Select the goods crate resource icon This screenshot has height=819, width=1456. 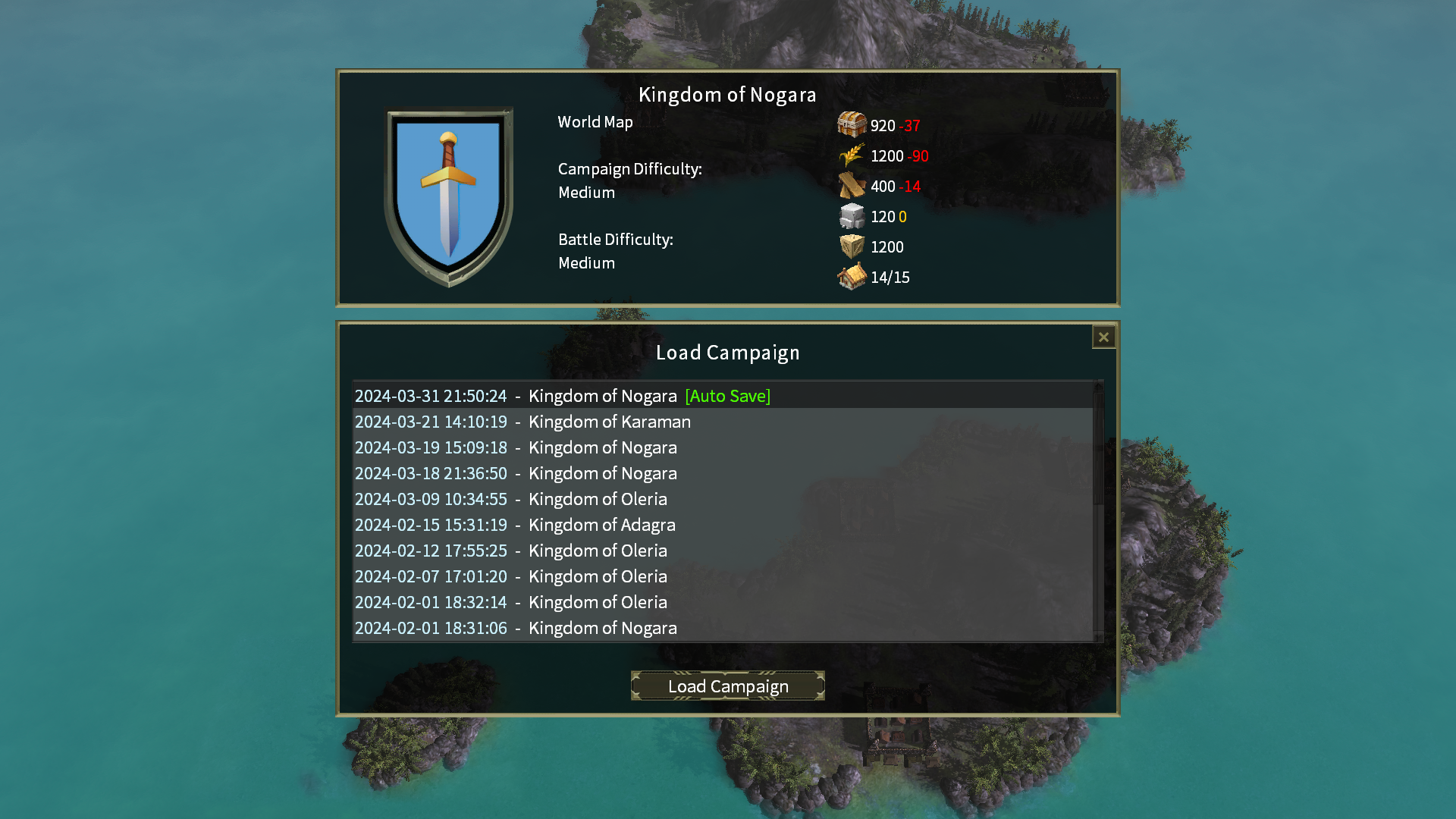point(852,246)
